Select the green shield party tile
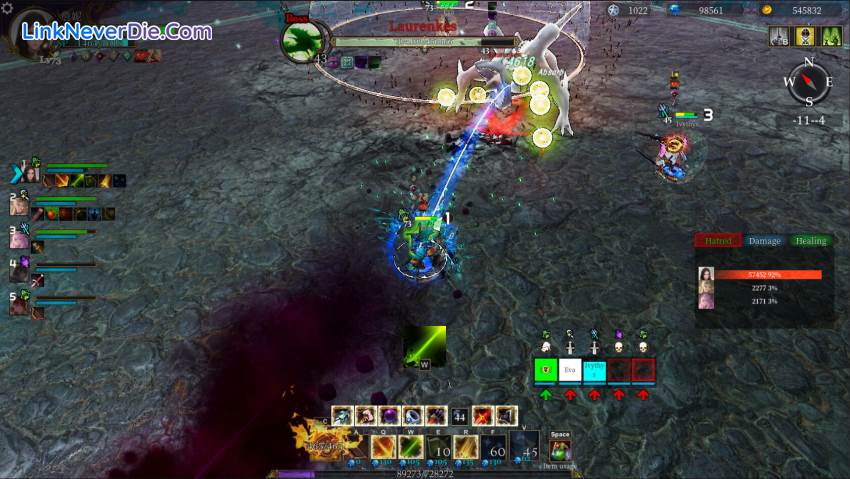The image size is (850, 479). (545, 370)
